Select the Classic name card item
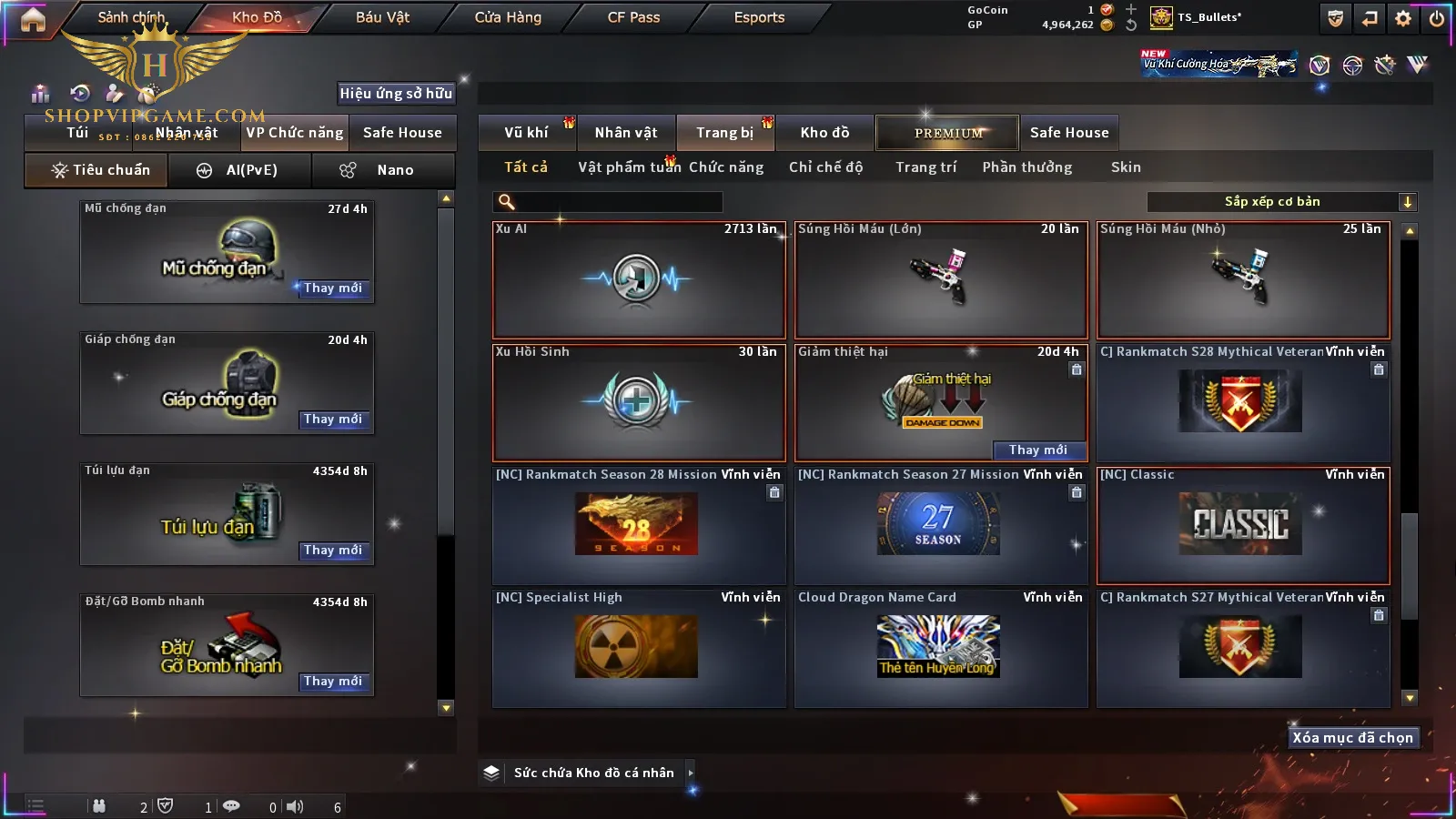This screenshot has width=1456, height=819. coord(1242,525)
